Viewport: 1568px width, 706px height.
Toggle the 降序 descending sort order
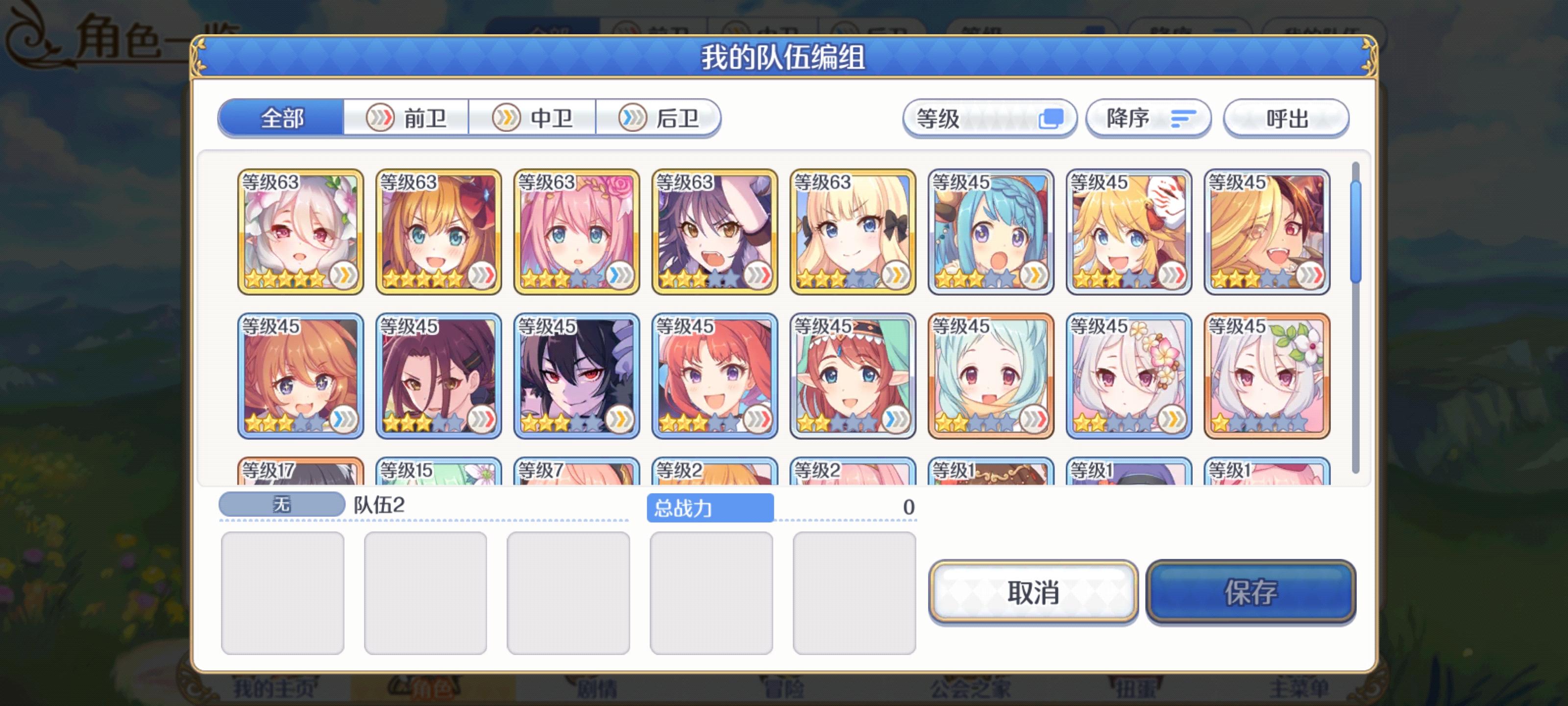pos(1148,118)
